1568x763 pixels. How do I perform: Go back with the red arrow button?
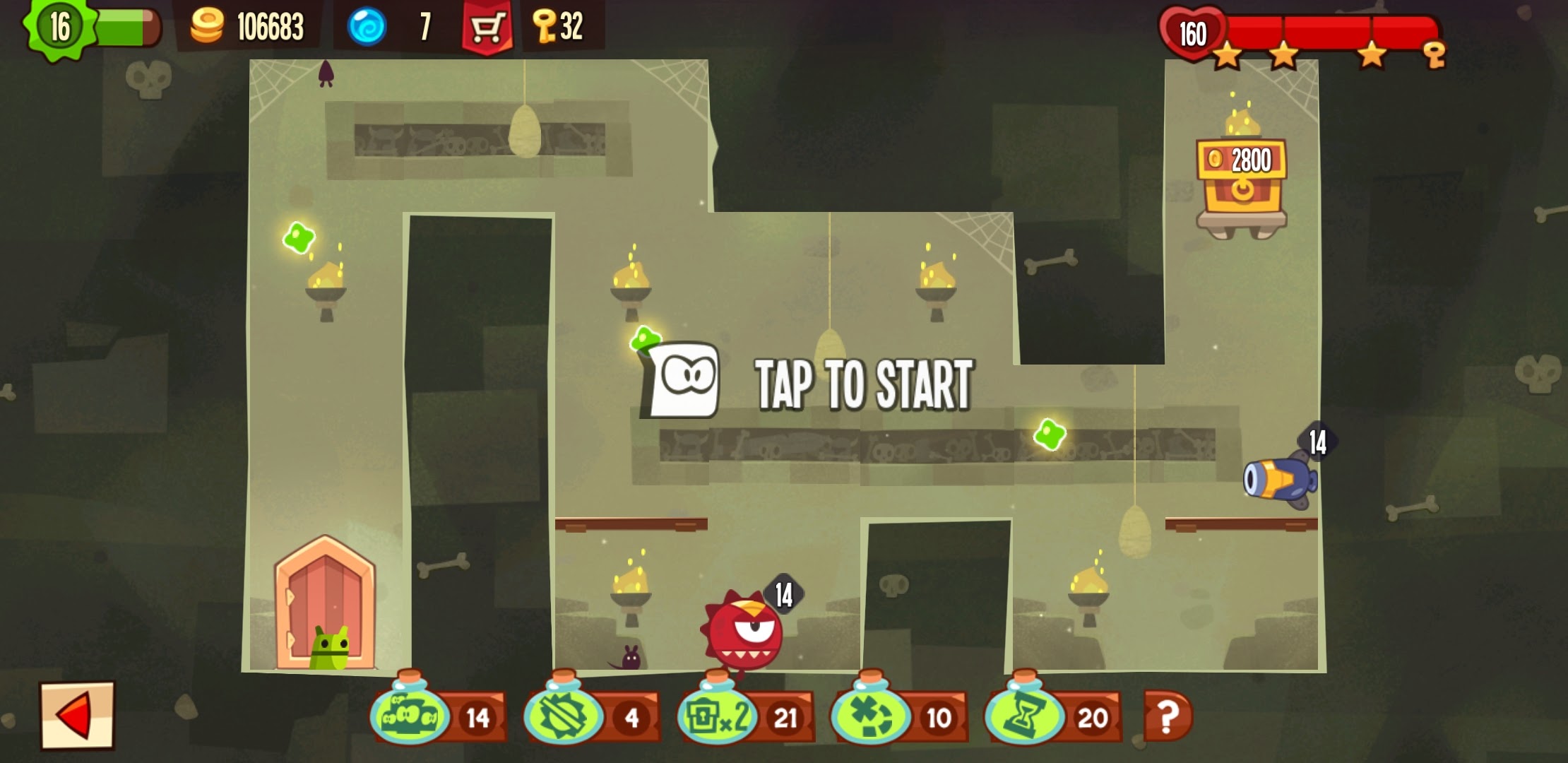pos(76,715)
